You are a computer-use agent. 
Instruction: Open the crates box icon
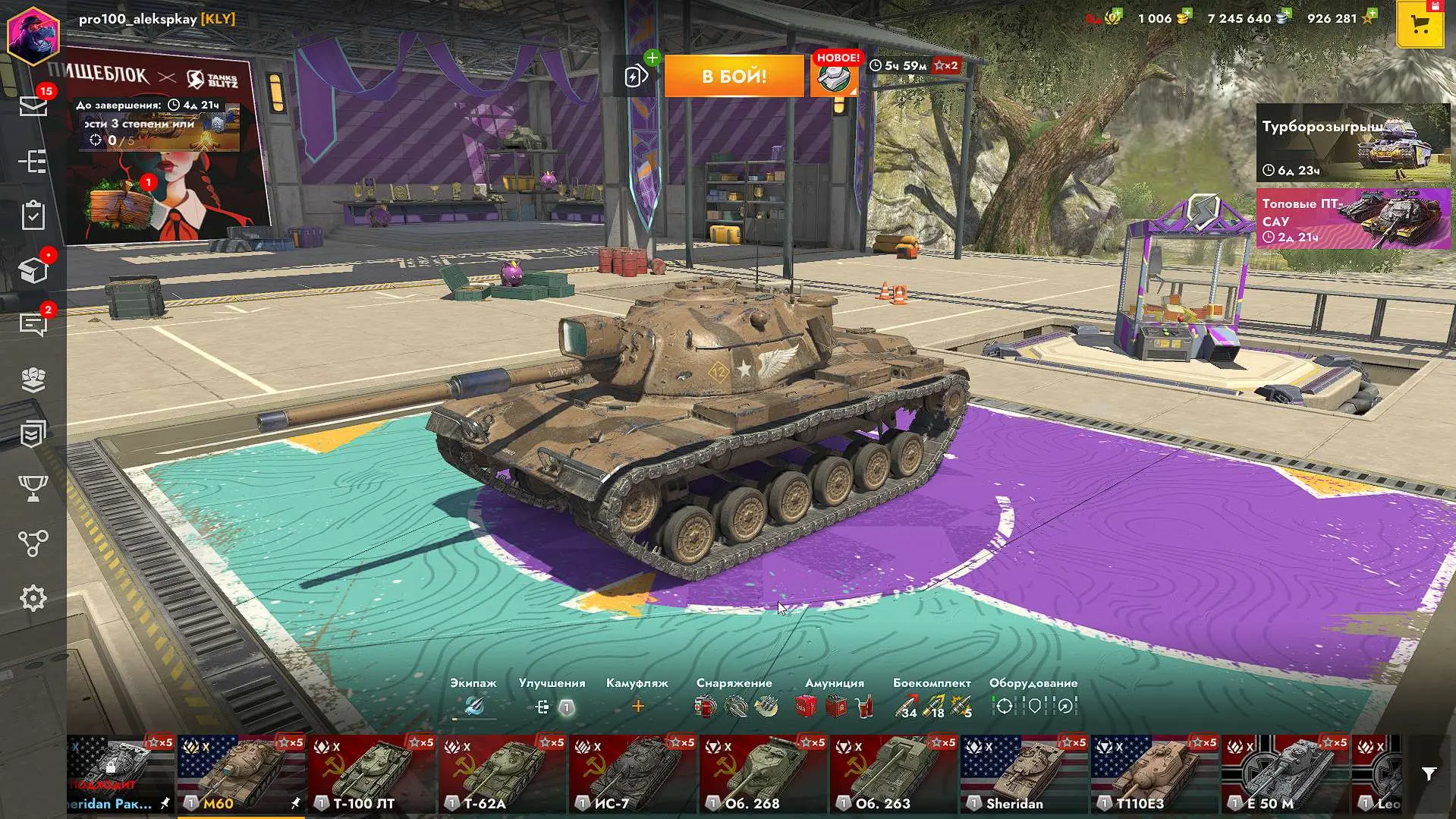pos(33,270)
